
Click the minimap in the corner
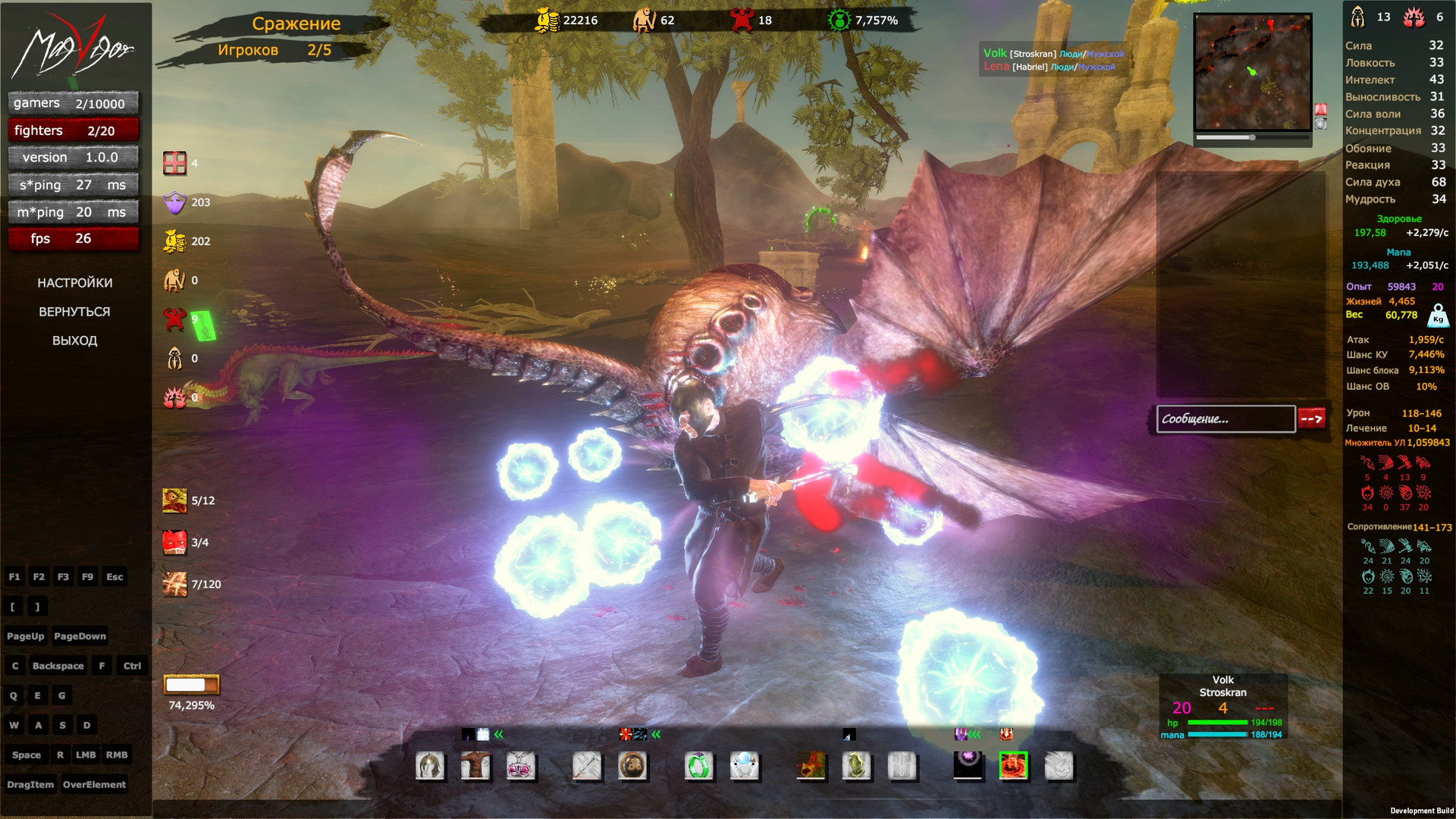click(1252, 72)
